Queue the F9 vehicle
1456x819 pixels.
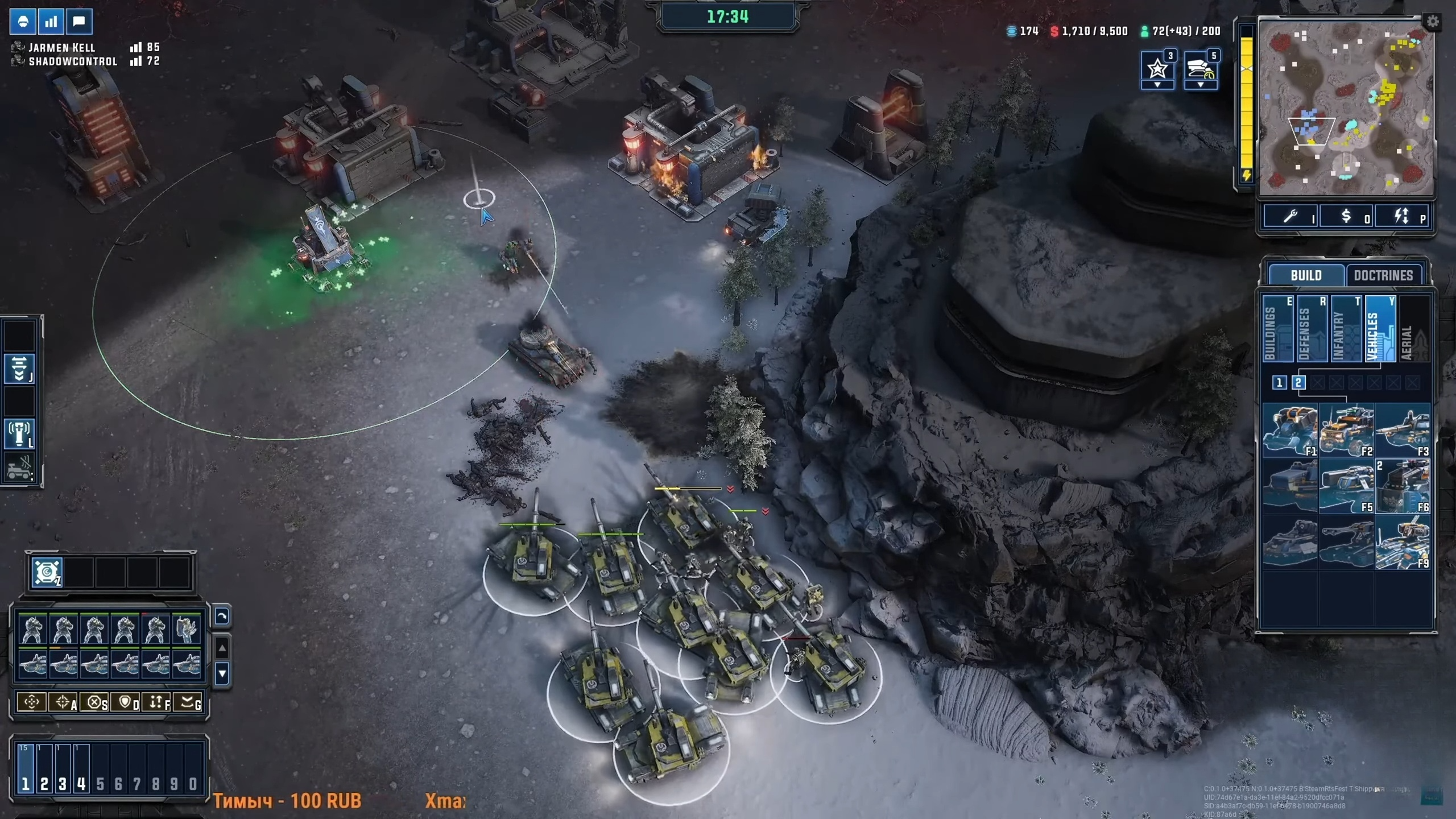pyautogui.click(x=1402, y=542)
